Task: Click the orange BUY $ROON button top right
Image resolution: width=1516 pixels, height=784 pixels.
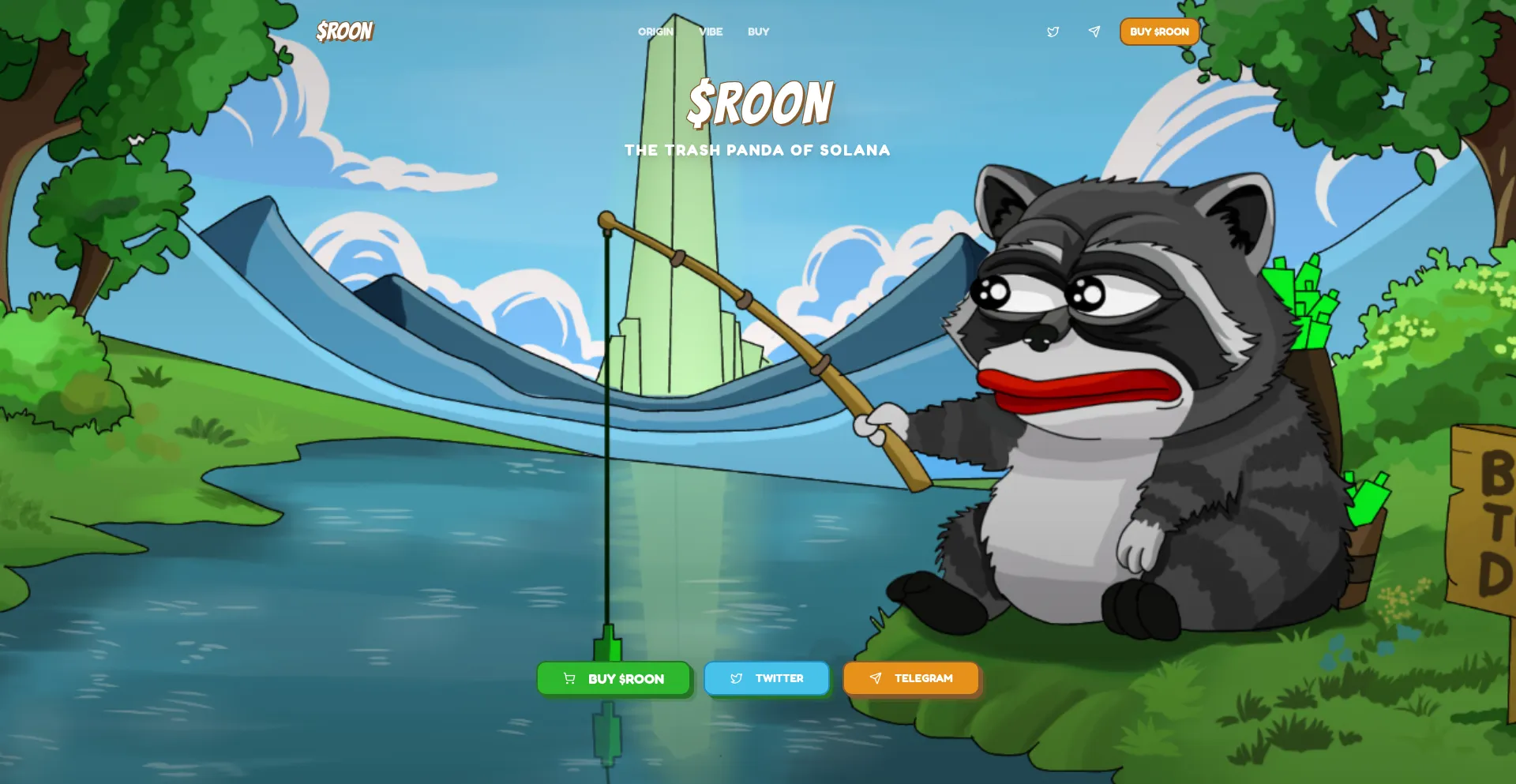Action: pos(1158,32)
